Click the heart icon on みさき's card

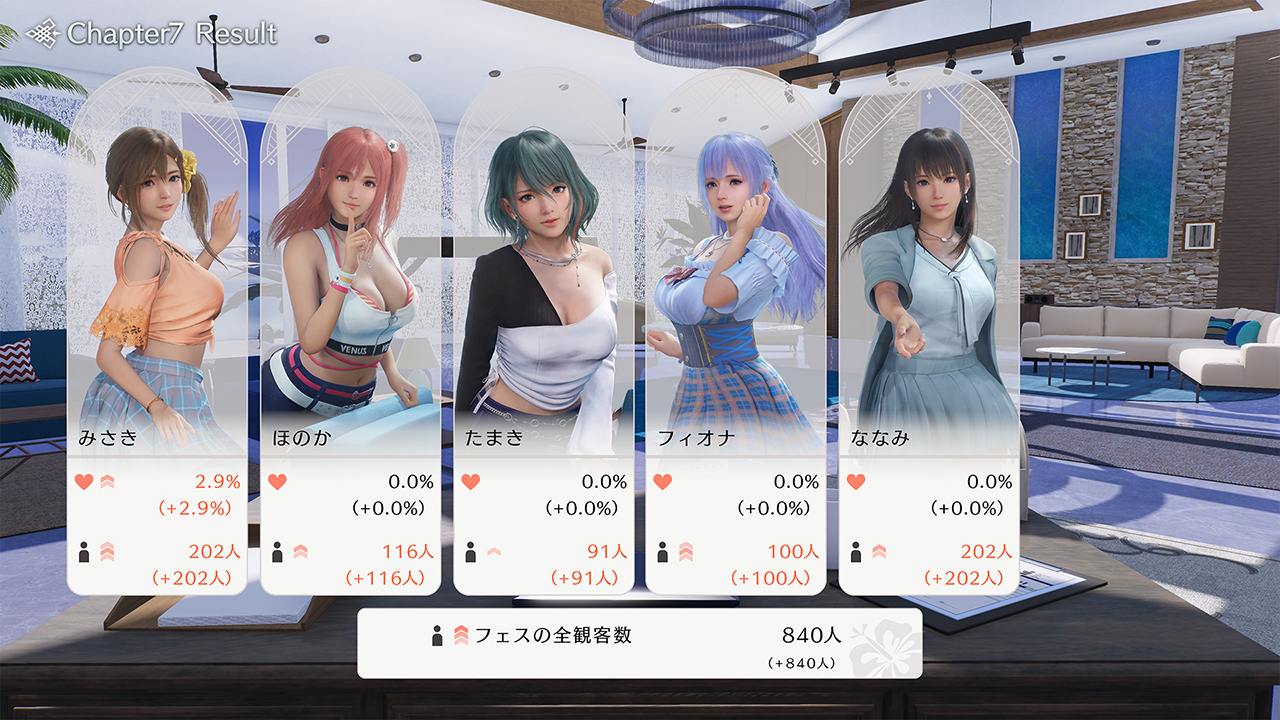(82, 483)
